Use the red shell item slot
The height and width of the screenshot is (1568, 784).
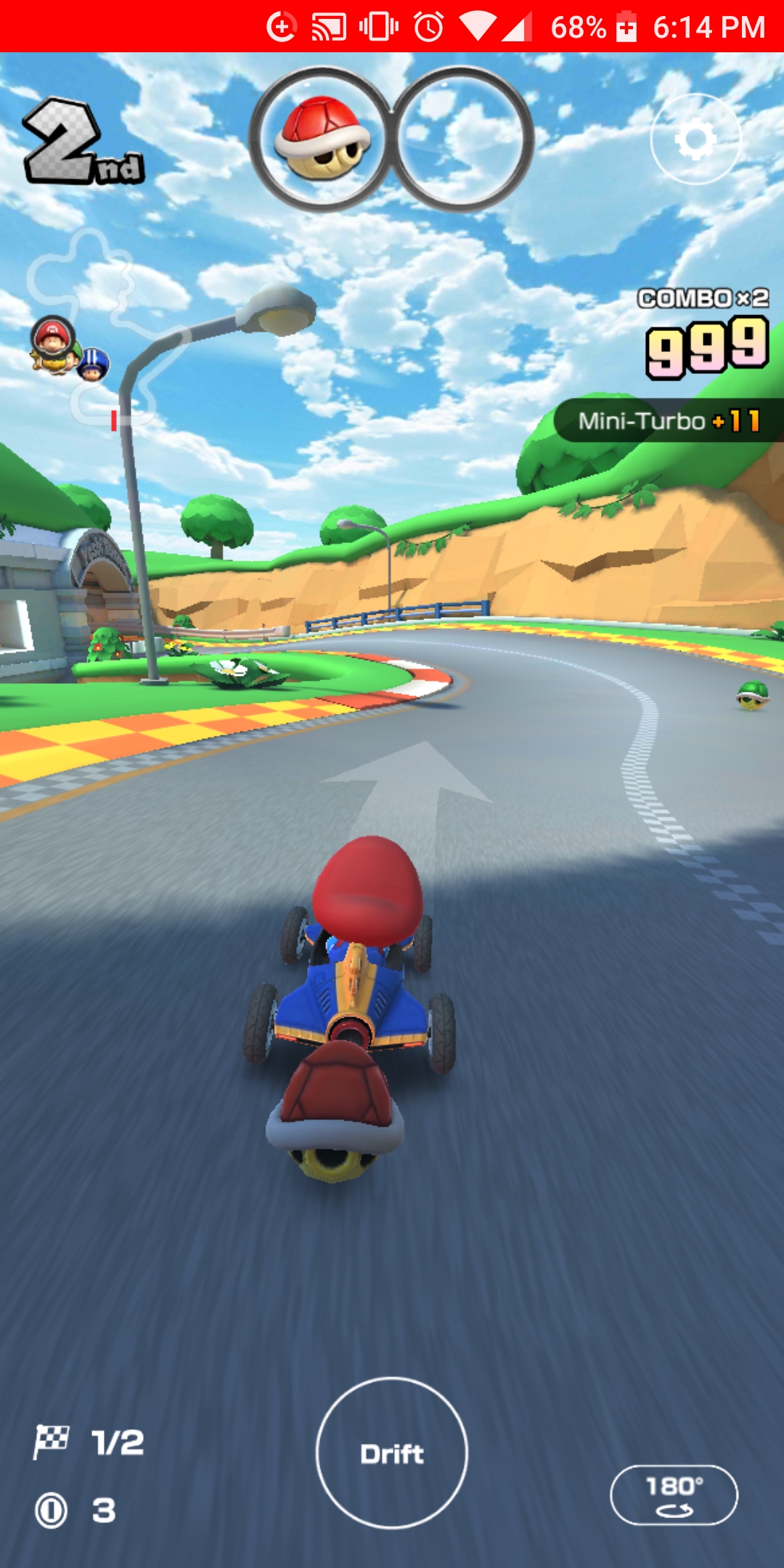pos(322,139)
